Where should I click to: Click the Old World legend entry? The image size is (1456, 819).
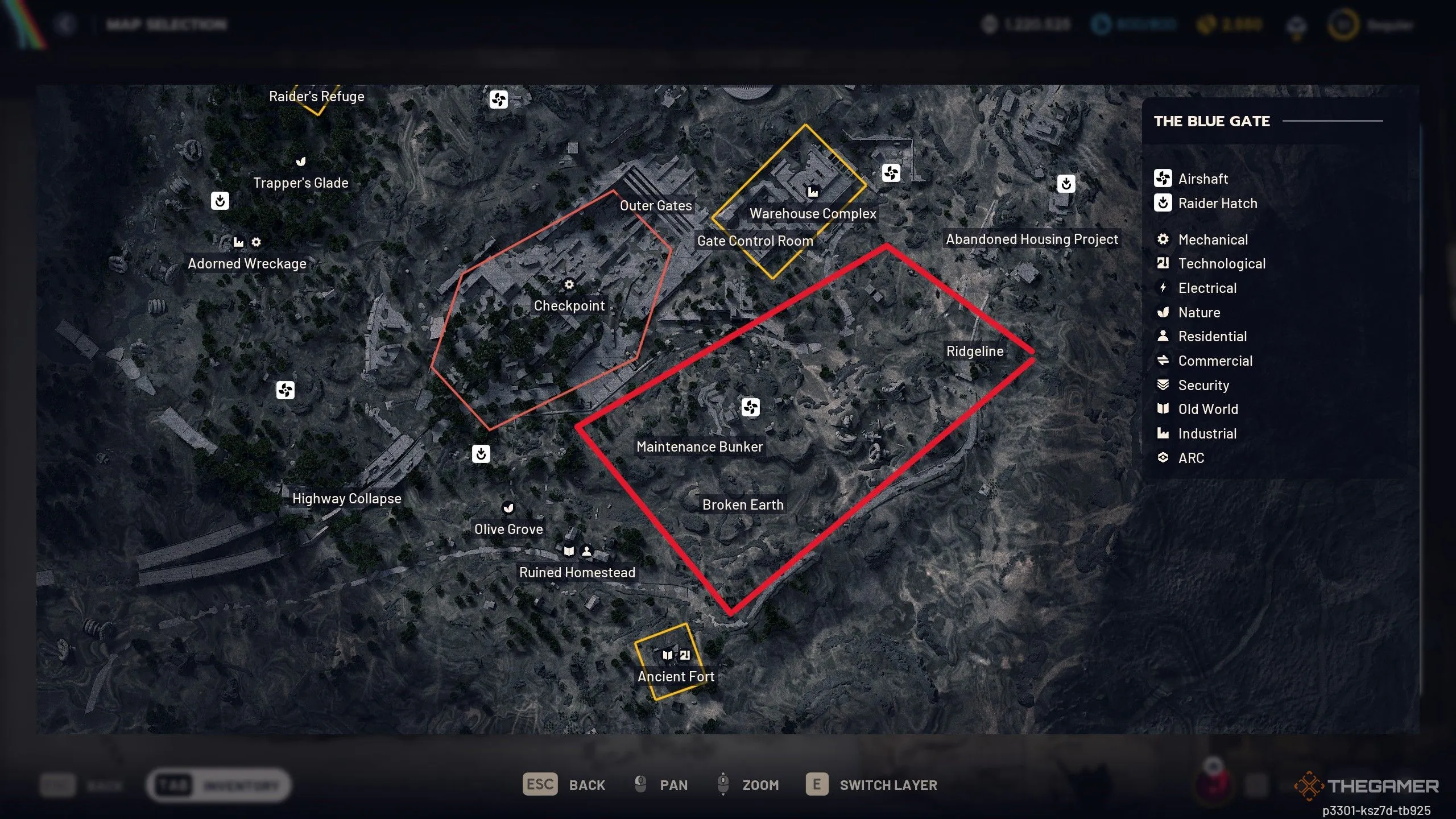click(1207, 409)
